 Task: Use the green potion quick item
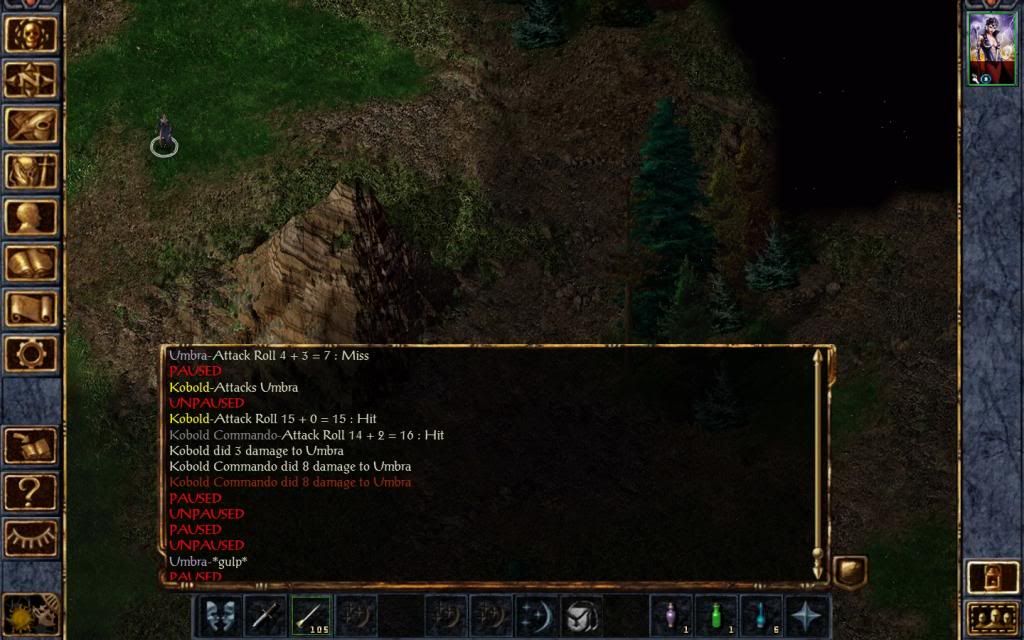pos(715,615)
